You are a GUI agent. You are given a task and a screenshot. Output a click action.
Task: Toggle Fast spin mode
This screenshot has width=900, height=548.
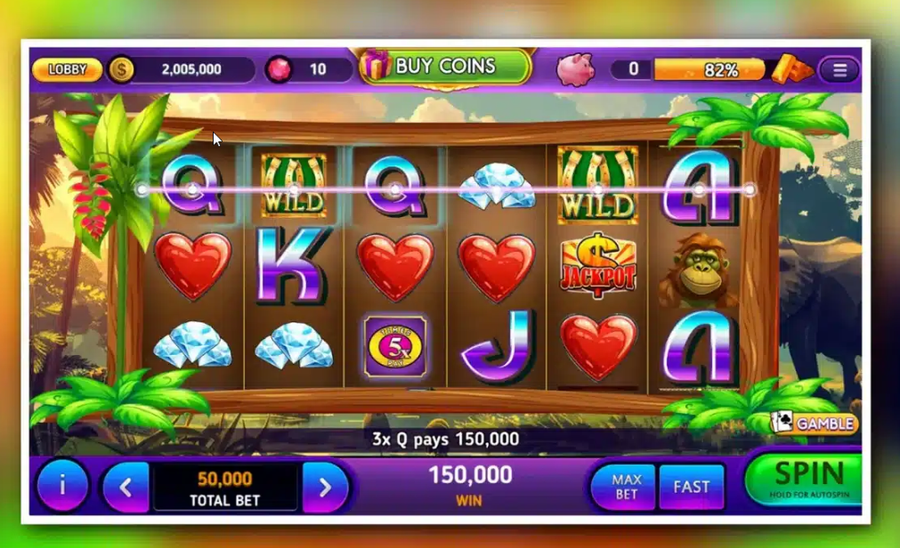pos(691,487)
